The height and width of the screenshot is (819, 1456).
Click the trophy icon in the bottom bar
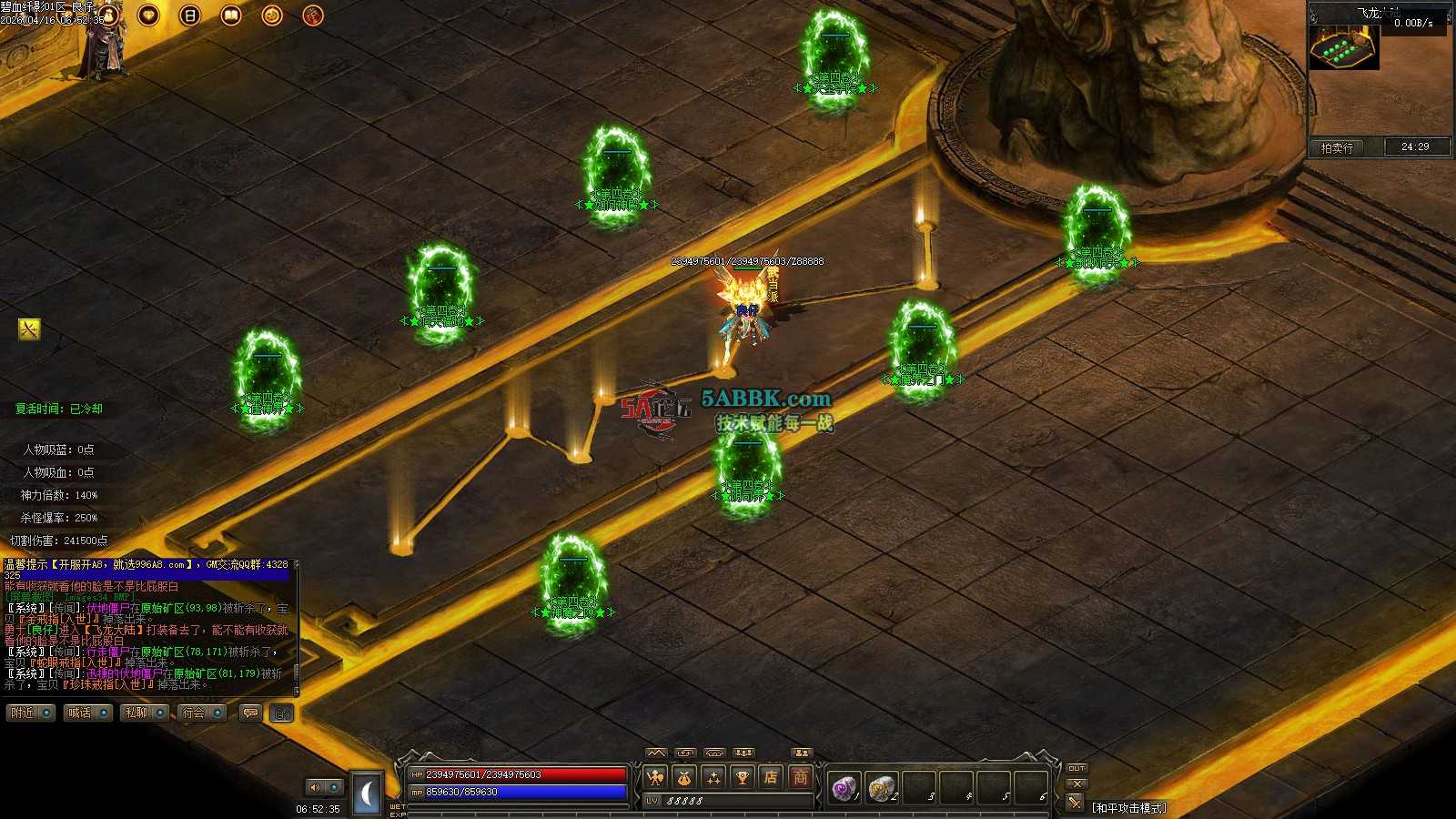point(743,777)
